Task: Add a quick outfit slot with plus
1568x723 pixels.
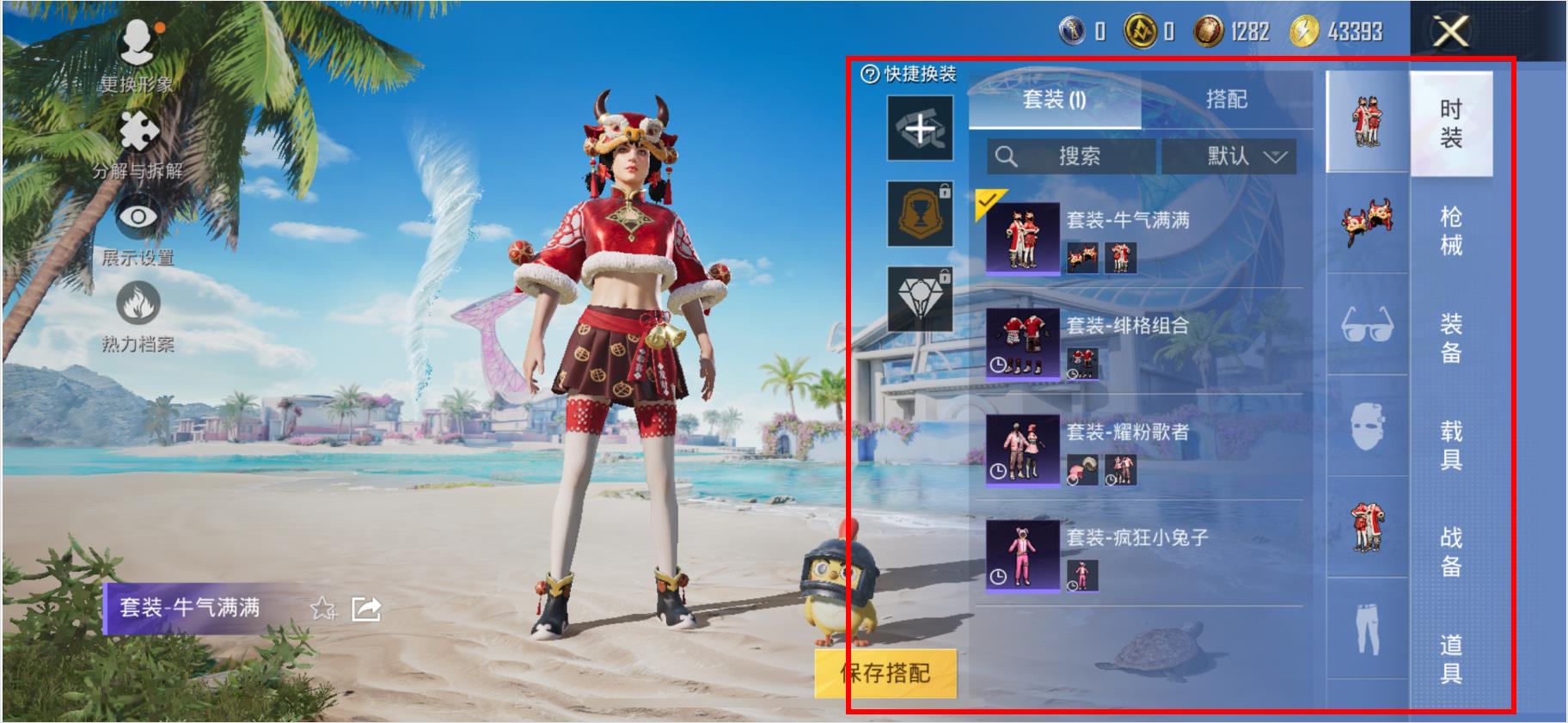Action: 920,129
